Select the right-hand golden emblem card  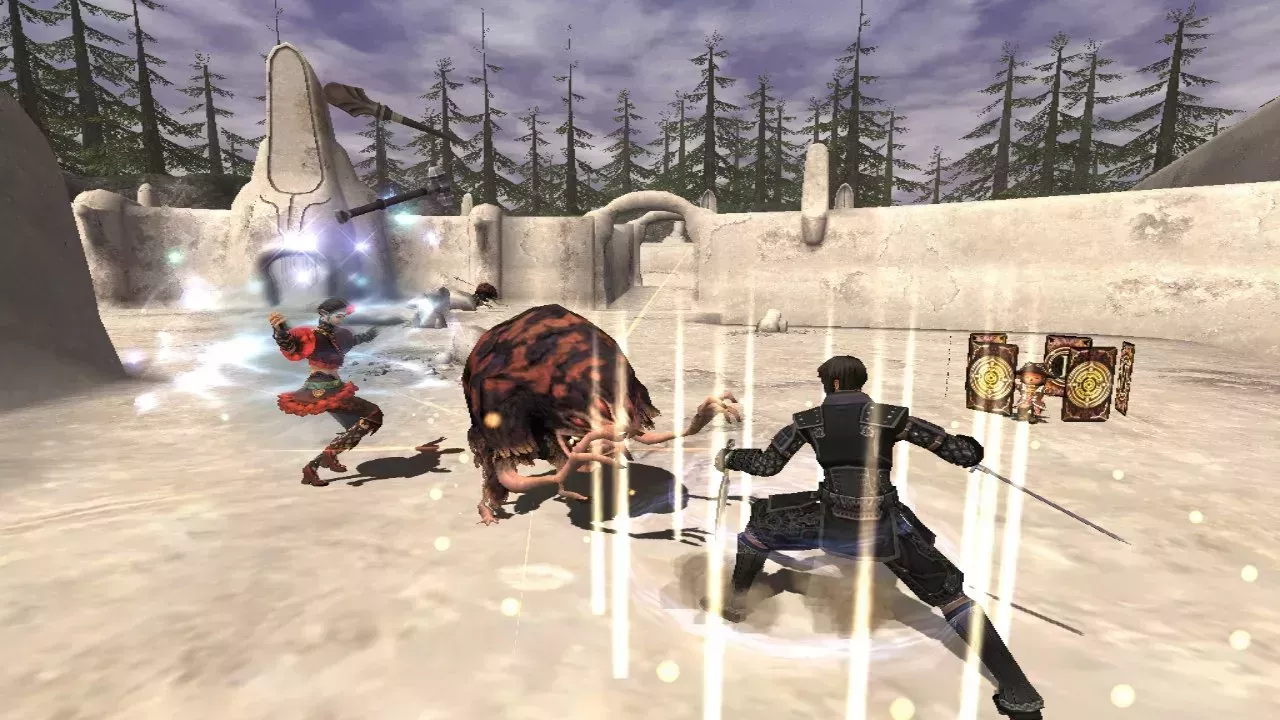(1090, 386)
